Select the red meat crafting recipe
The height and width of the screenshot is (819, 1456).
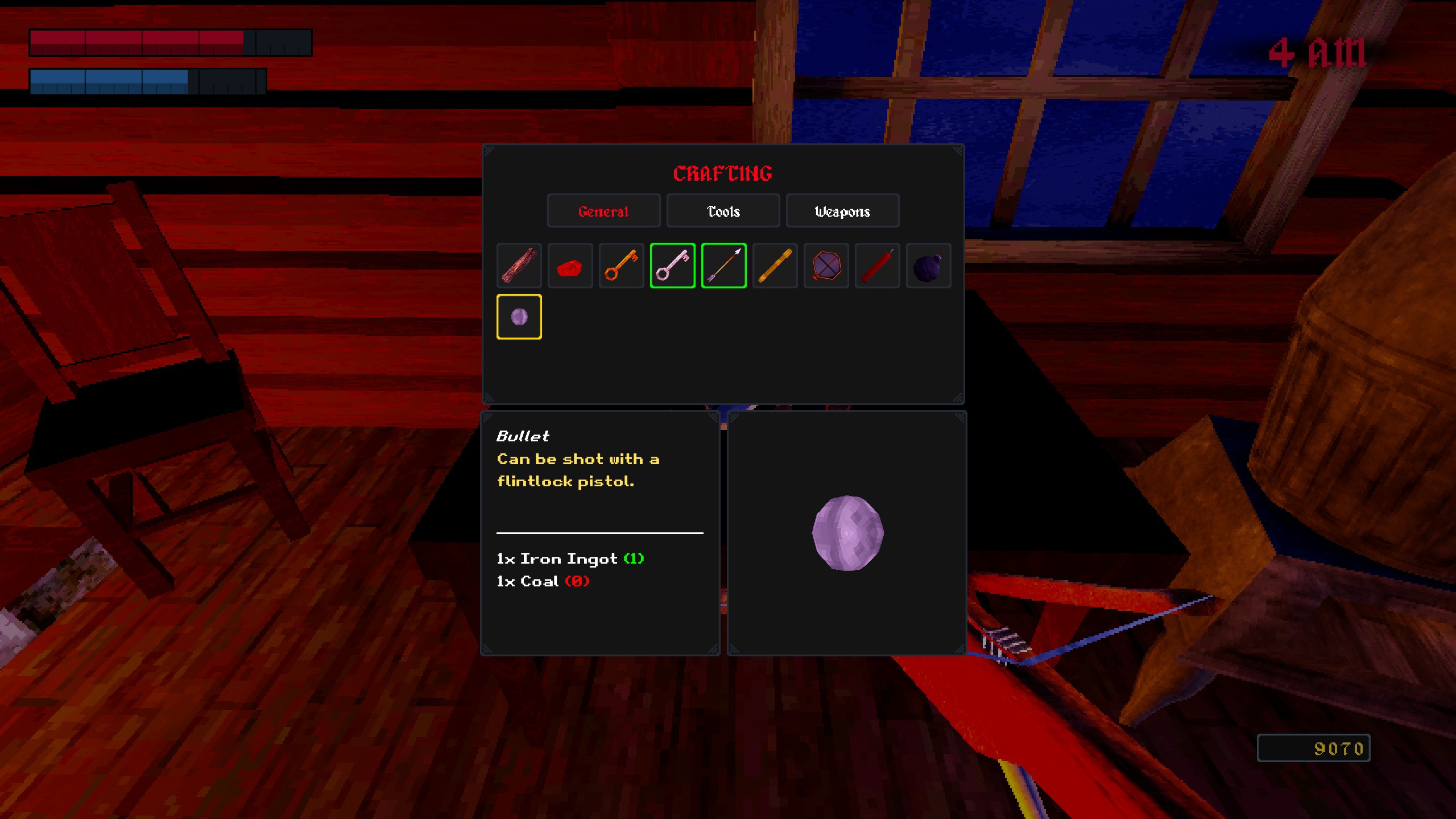click(570, 266)
